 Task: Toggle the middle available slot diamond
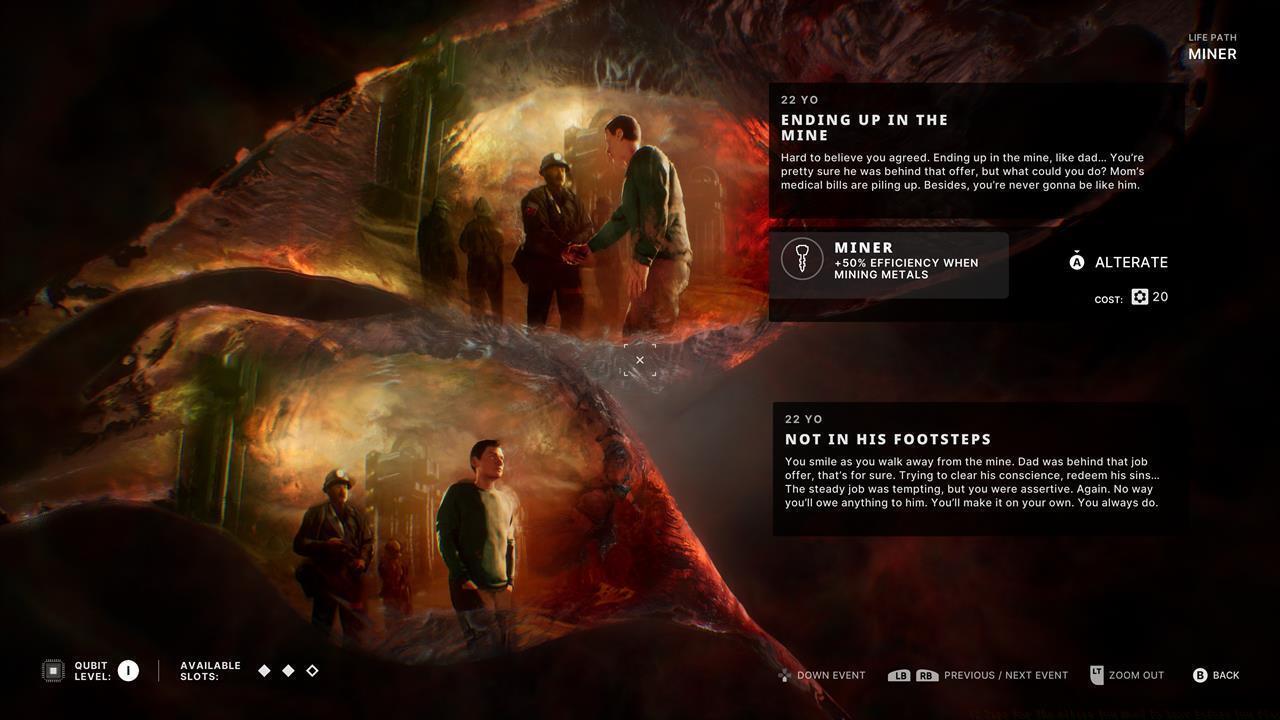(288, 671)
